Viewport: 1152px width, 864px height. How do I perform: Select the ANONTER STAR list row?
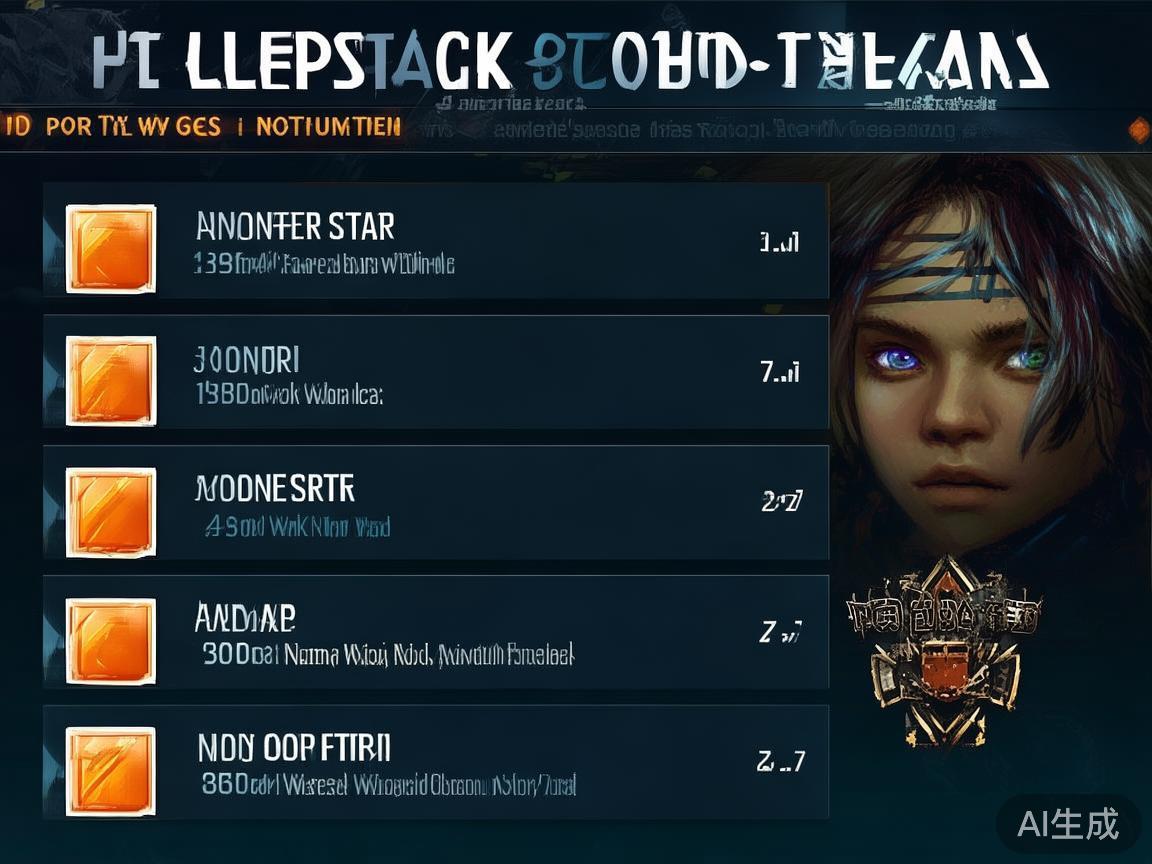[436, 242]
